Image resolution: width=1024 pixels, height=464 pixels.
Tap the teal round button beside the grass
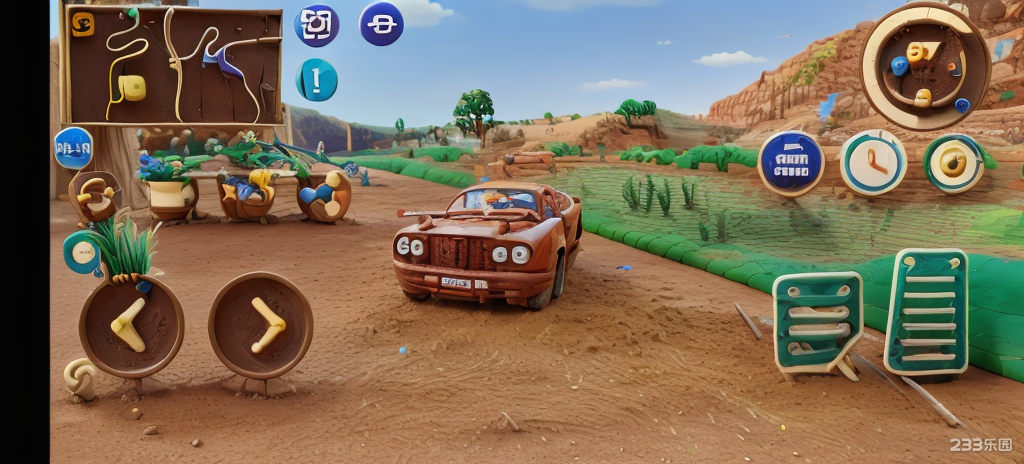(82, 251)
